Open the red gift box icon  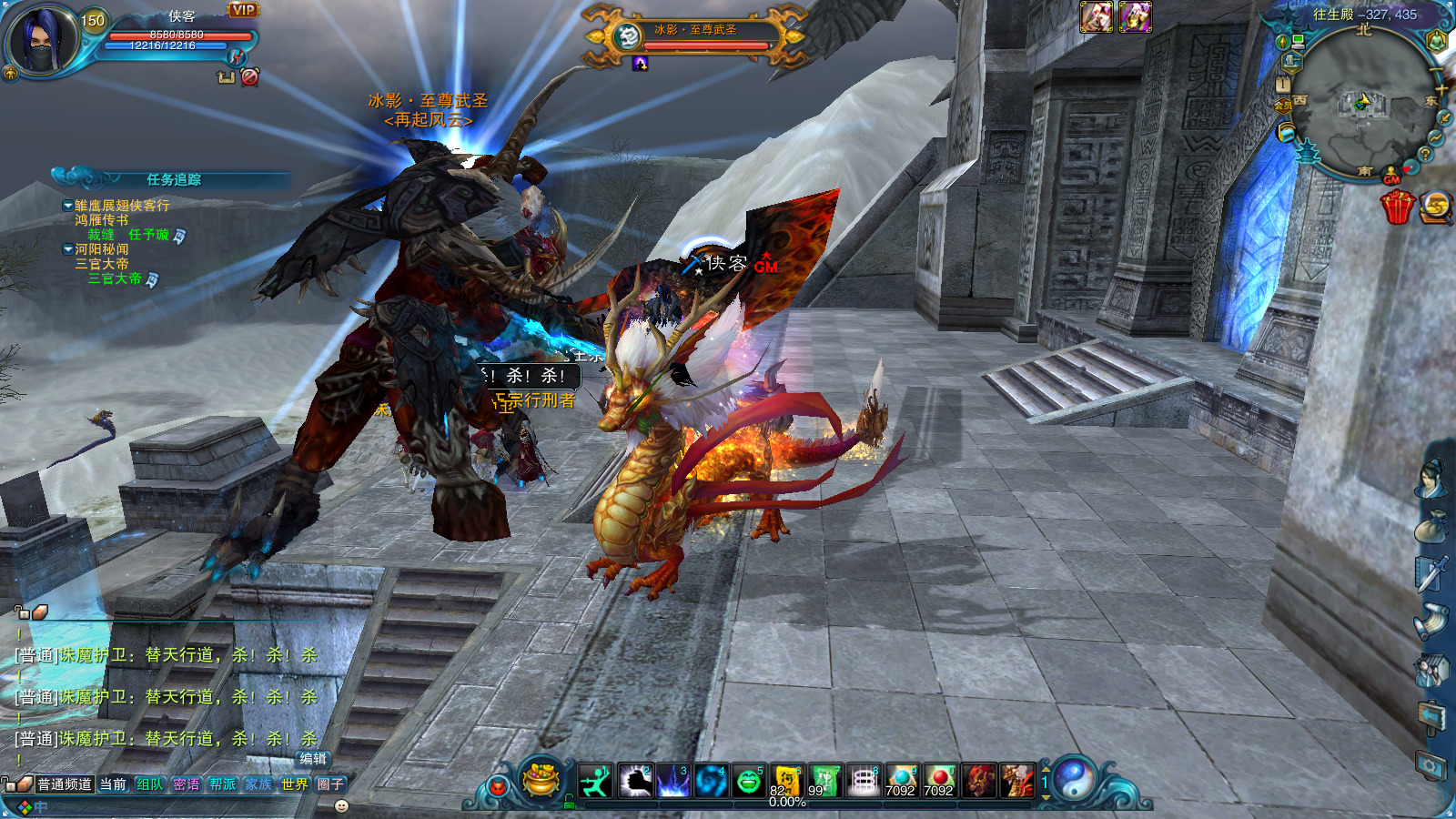point(1397,207)
